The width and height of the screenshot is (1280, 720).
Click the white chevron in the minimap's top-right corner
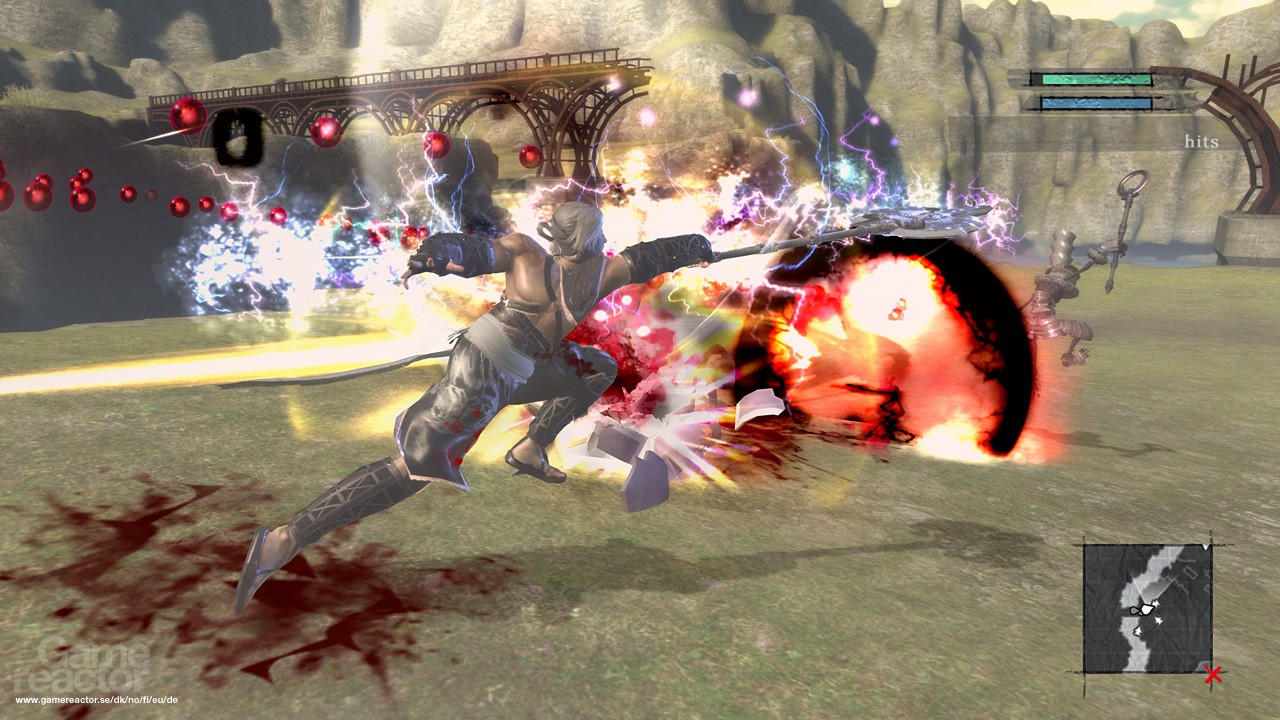pyautogui.click(x=1205, y=548)
